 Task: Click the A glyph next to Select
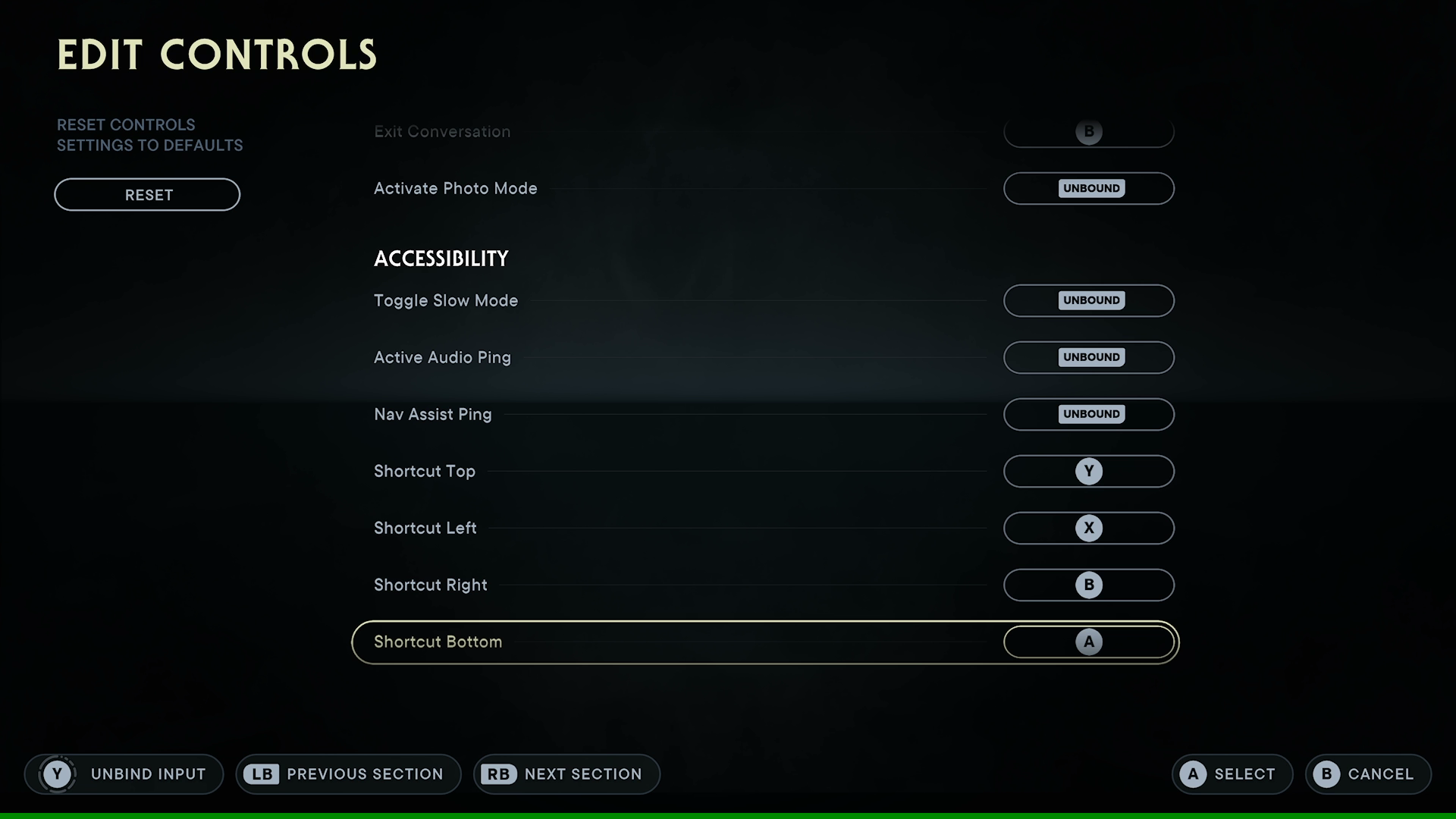pyautogui.click(x=1194, y=774)
